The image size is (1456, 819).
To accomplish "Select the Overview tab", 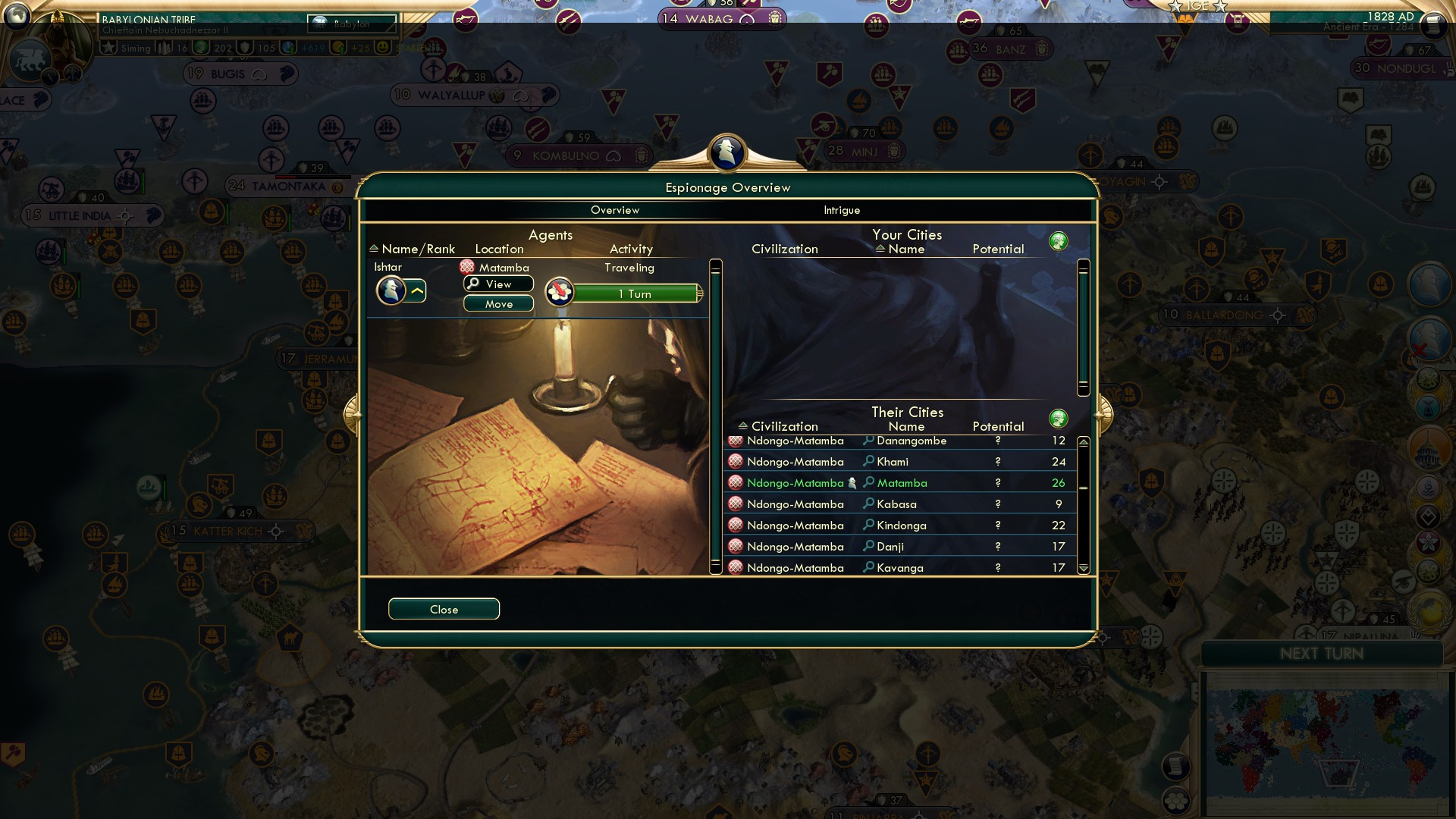I will click(615, 210).
